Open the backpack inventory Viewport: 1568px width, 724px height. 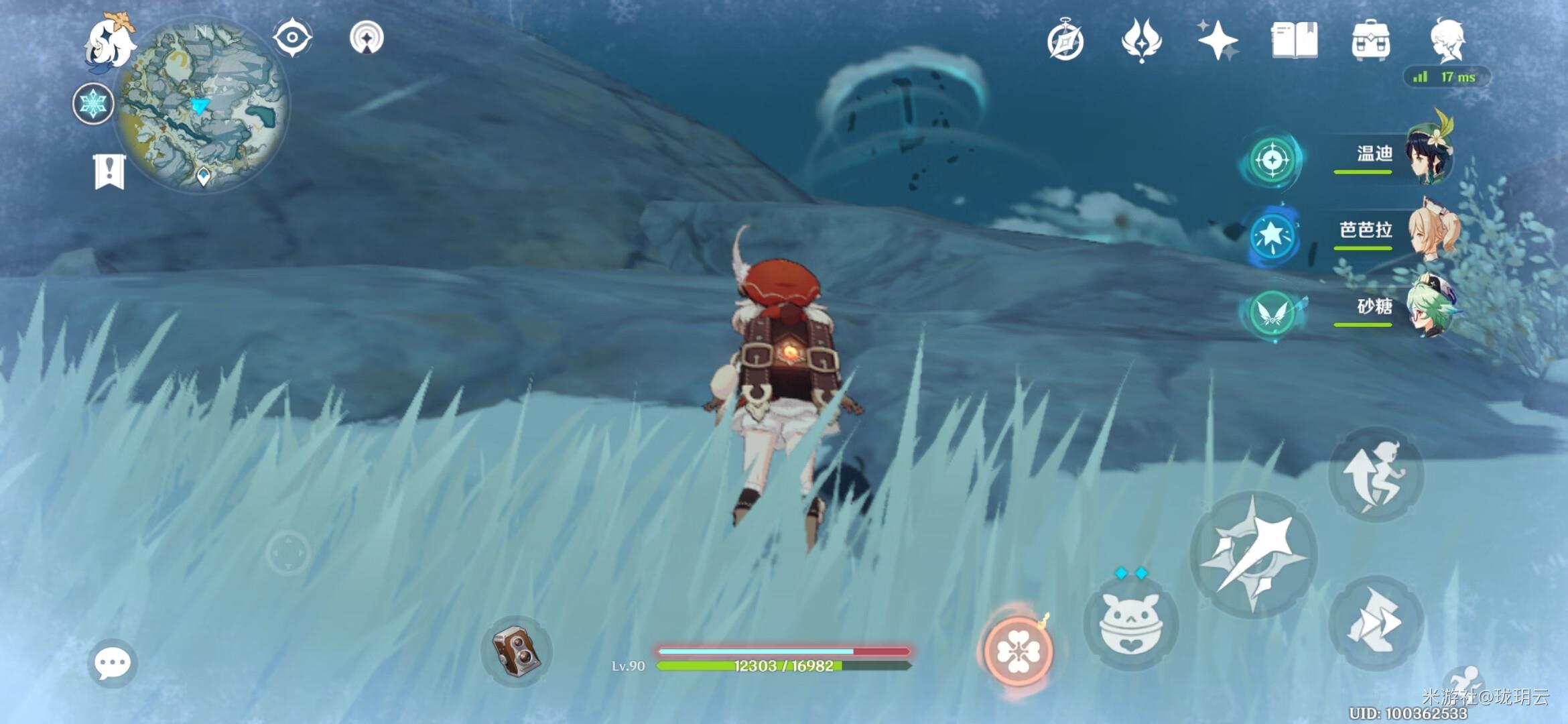pos(1370,40)
